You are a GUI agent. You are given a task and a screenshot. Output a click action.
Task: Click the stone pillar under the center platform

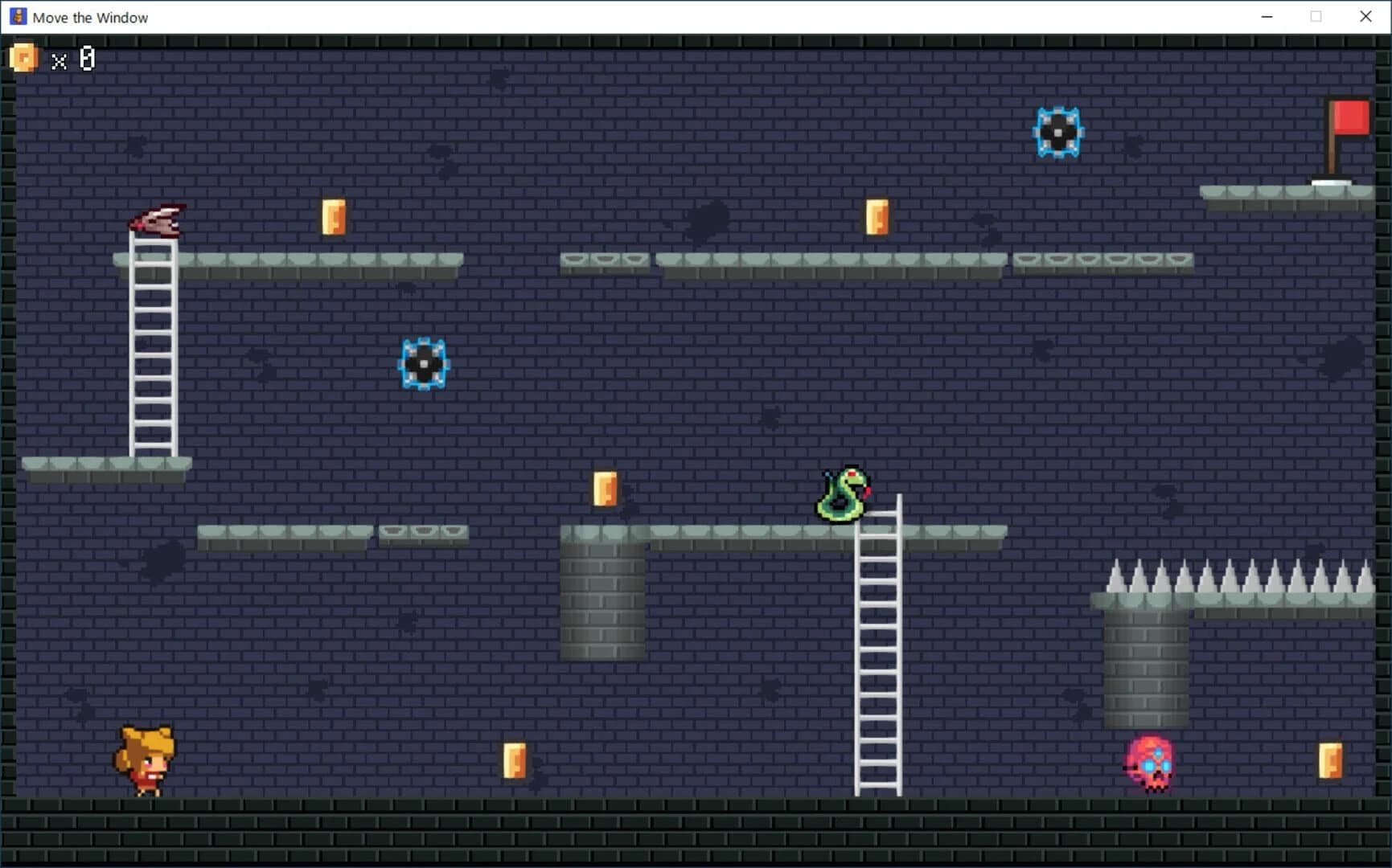pyautogui.click(x=603, y=599)
